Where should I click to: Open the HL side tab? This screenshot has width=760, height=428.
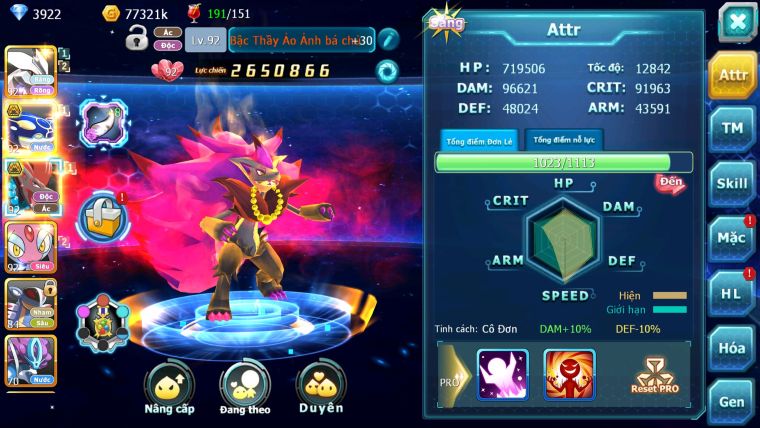732,293
